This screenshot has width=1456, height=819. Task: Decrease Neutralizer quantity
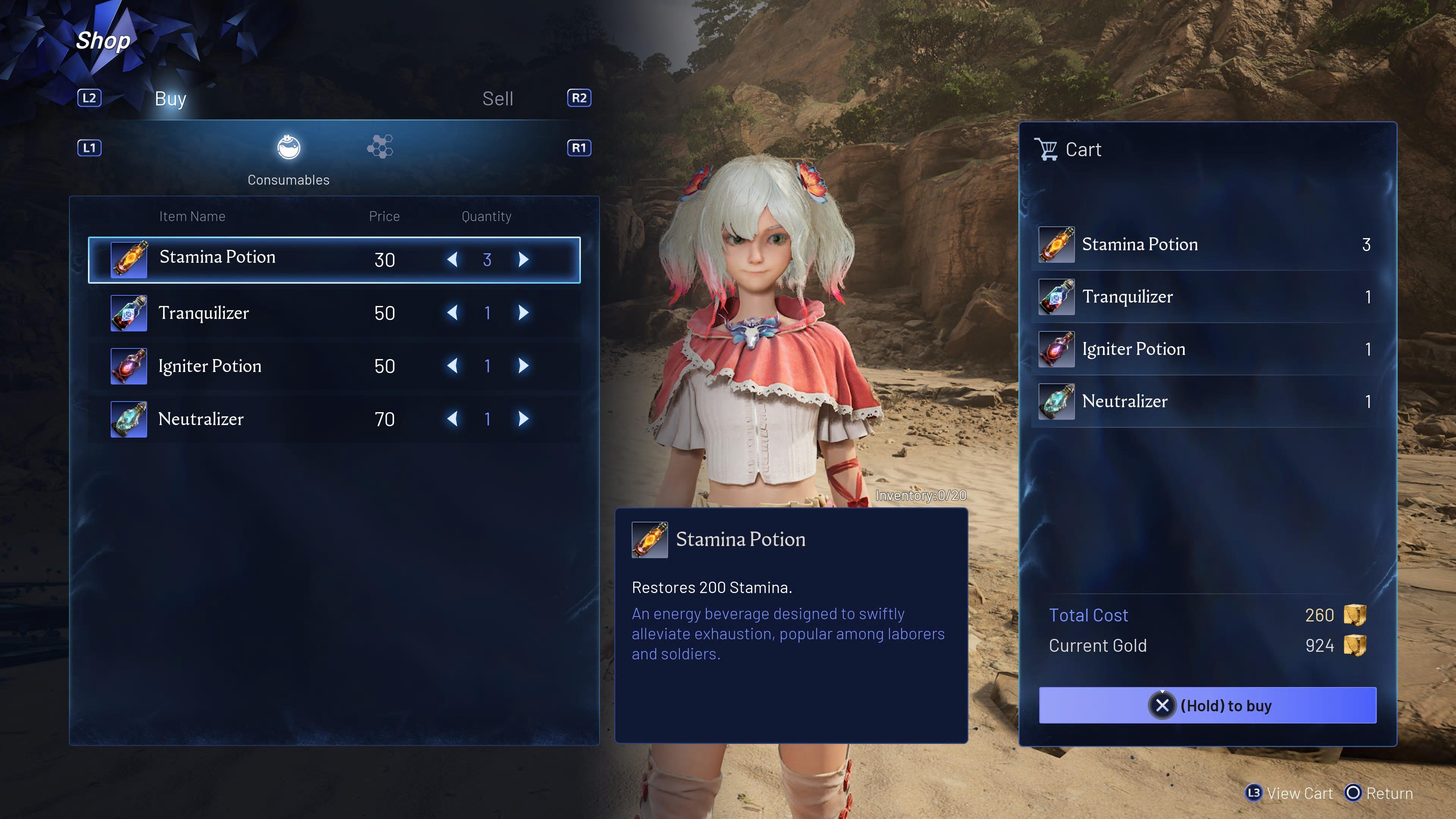[452, 419]
